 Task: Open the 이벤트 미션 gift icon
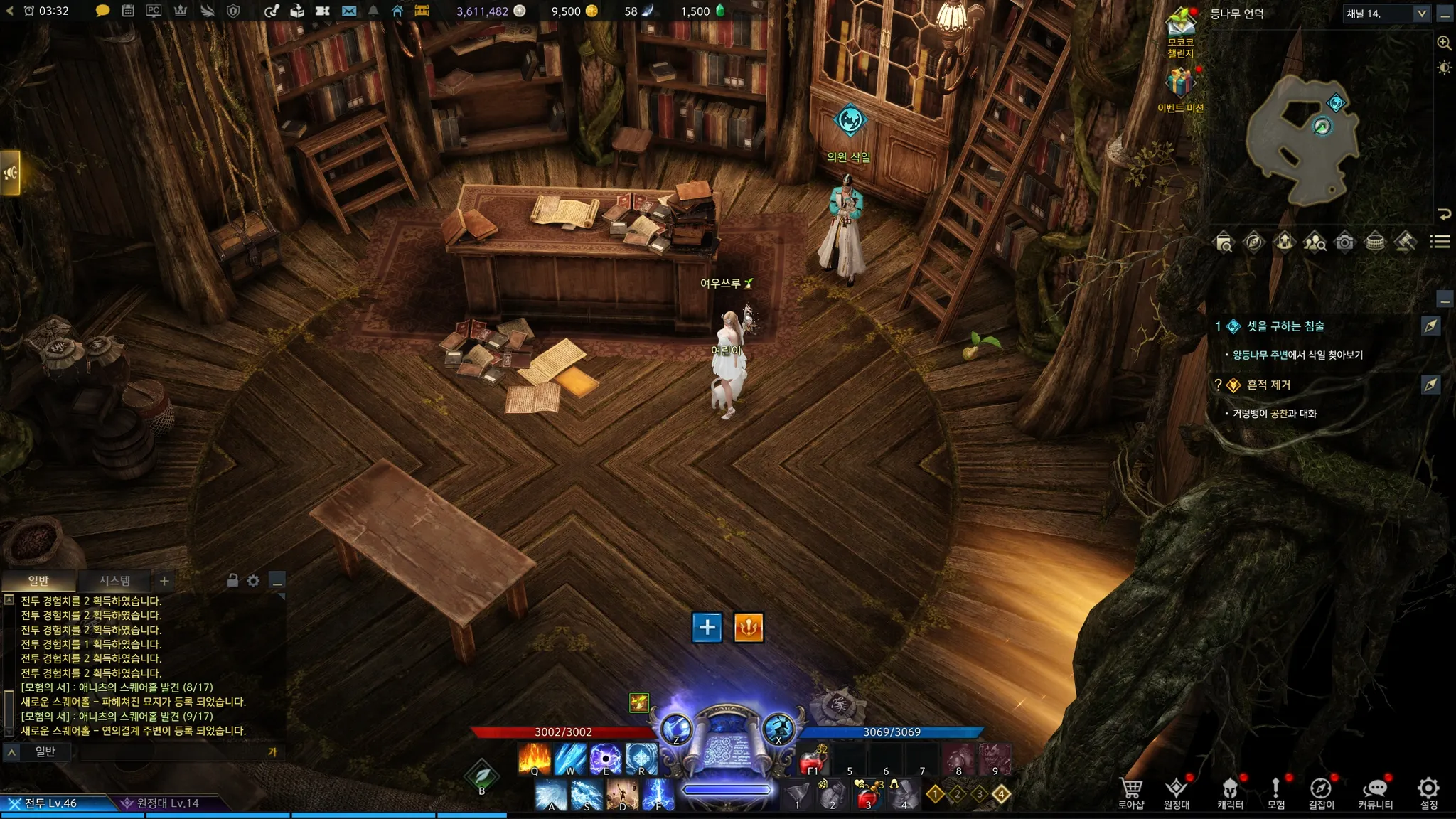1180,89
